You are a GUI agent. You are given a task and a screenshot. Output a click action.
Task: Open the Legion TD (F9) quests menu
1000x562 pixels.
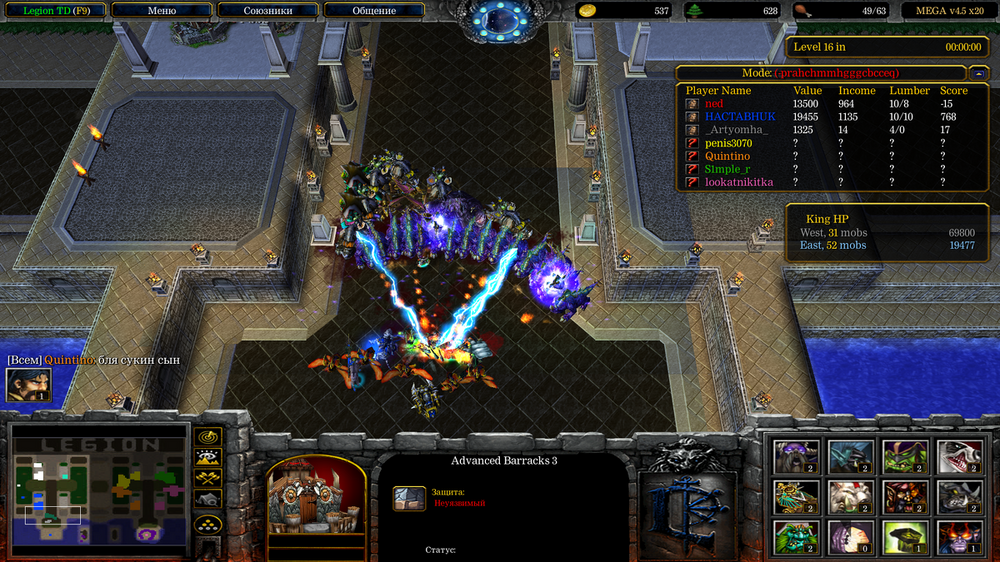52,11
